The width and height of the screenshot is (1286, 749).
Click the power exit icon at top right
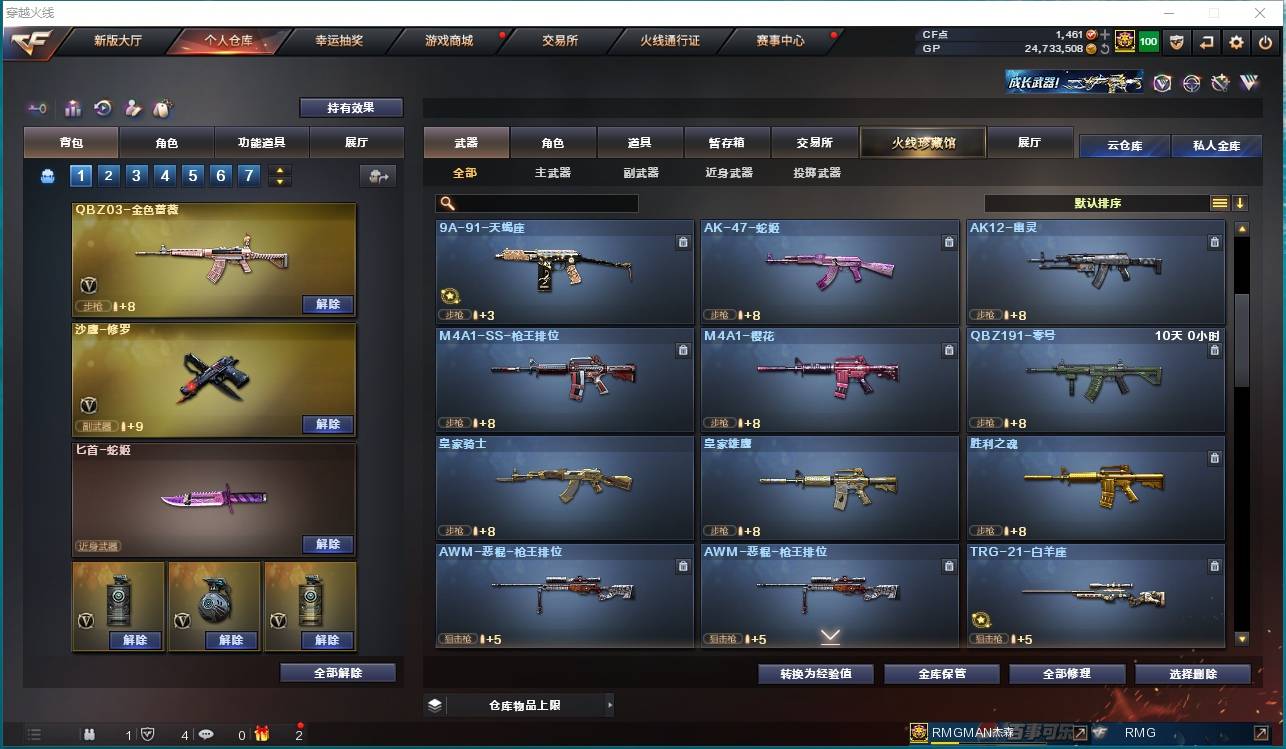(x=1263, y=42)
